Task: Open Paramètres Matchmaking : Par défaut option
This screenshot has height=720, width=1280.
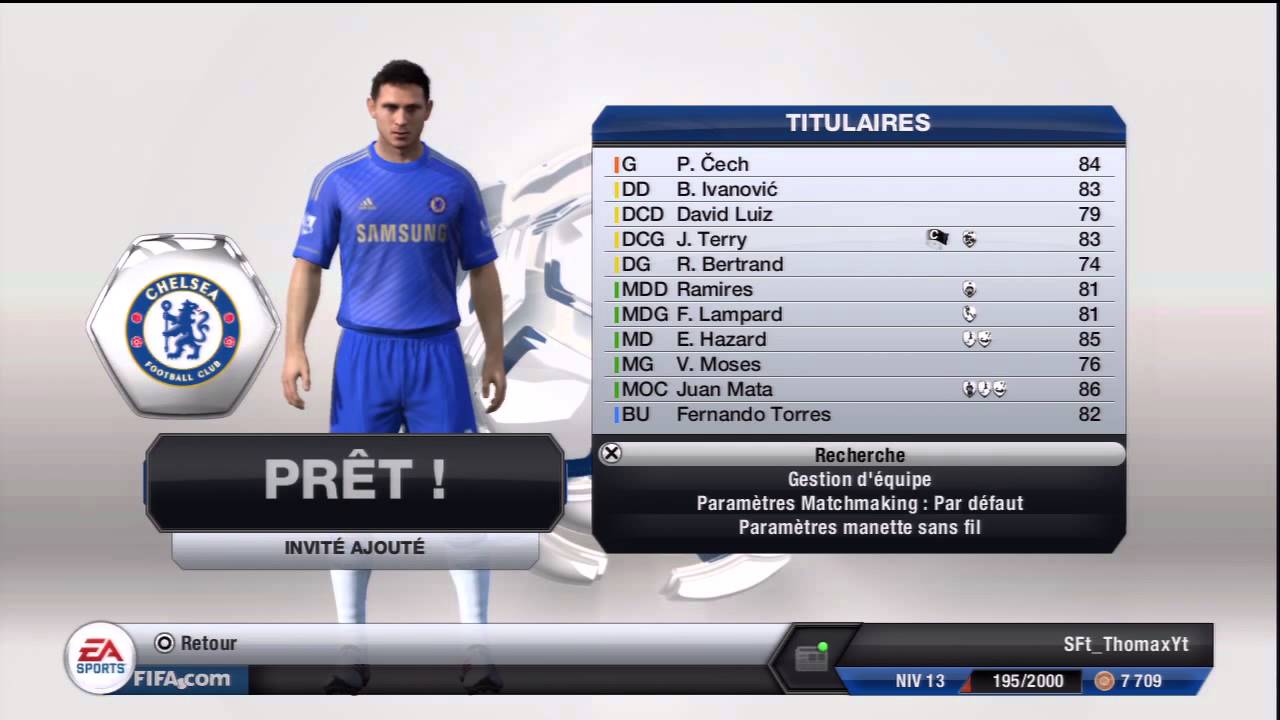Action: [859, 503]
